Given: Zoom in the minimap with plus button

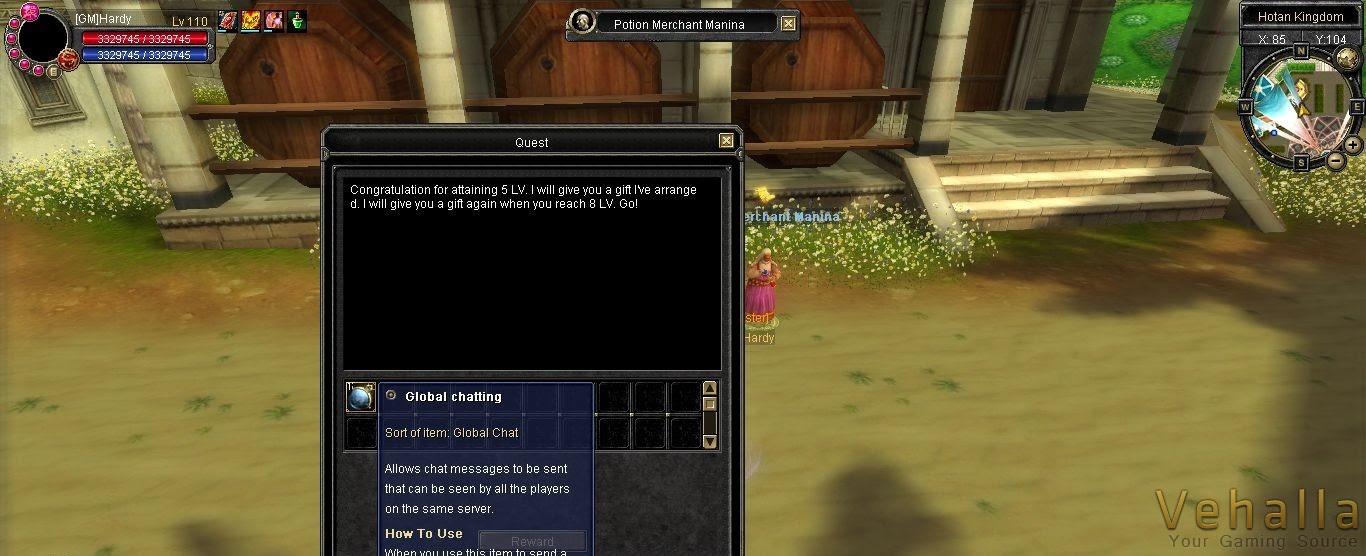Looking at the screenshot, I should (x=1353, y=145).
